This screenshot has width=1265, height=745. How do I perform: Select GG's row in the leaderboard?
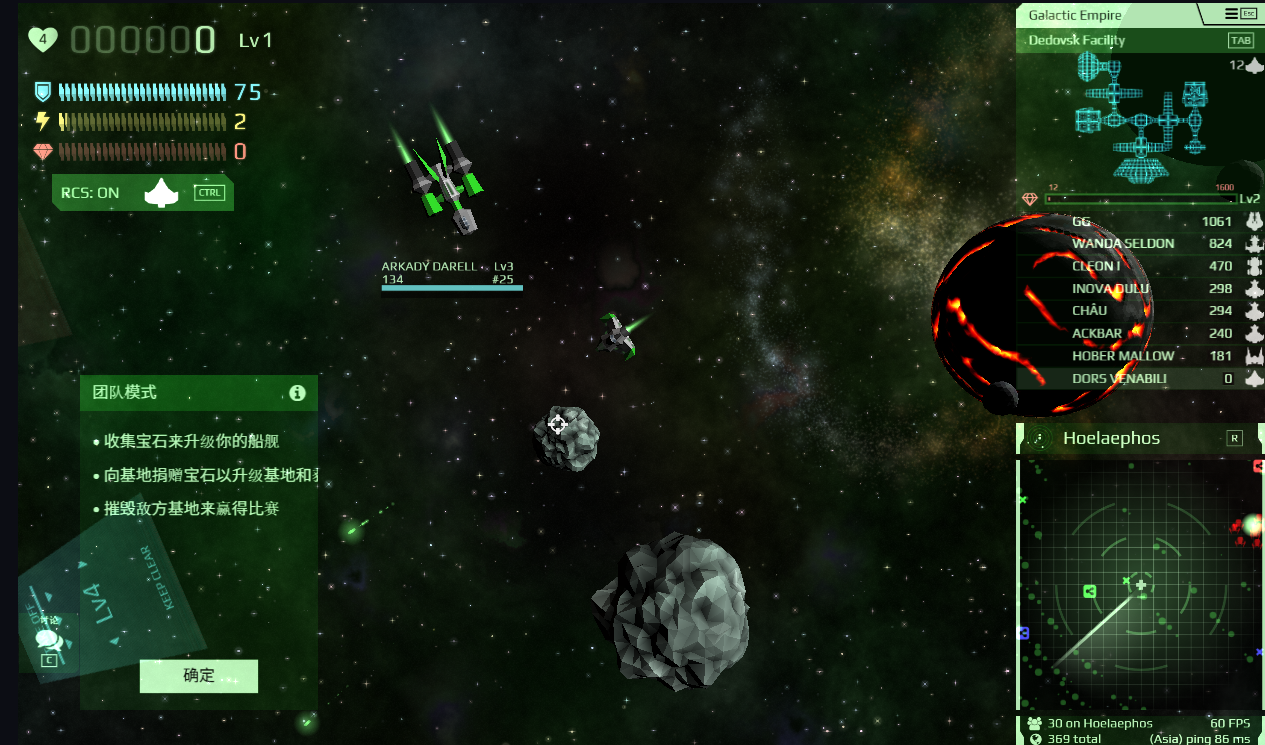1140,221
